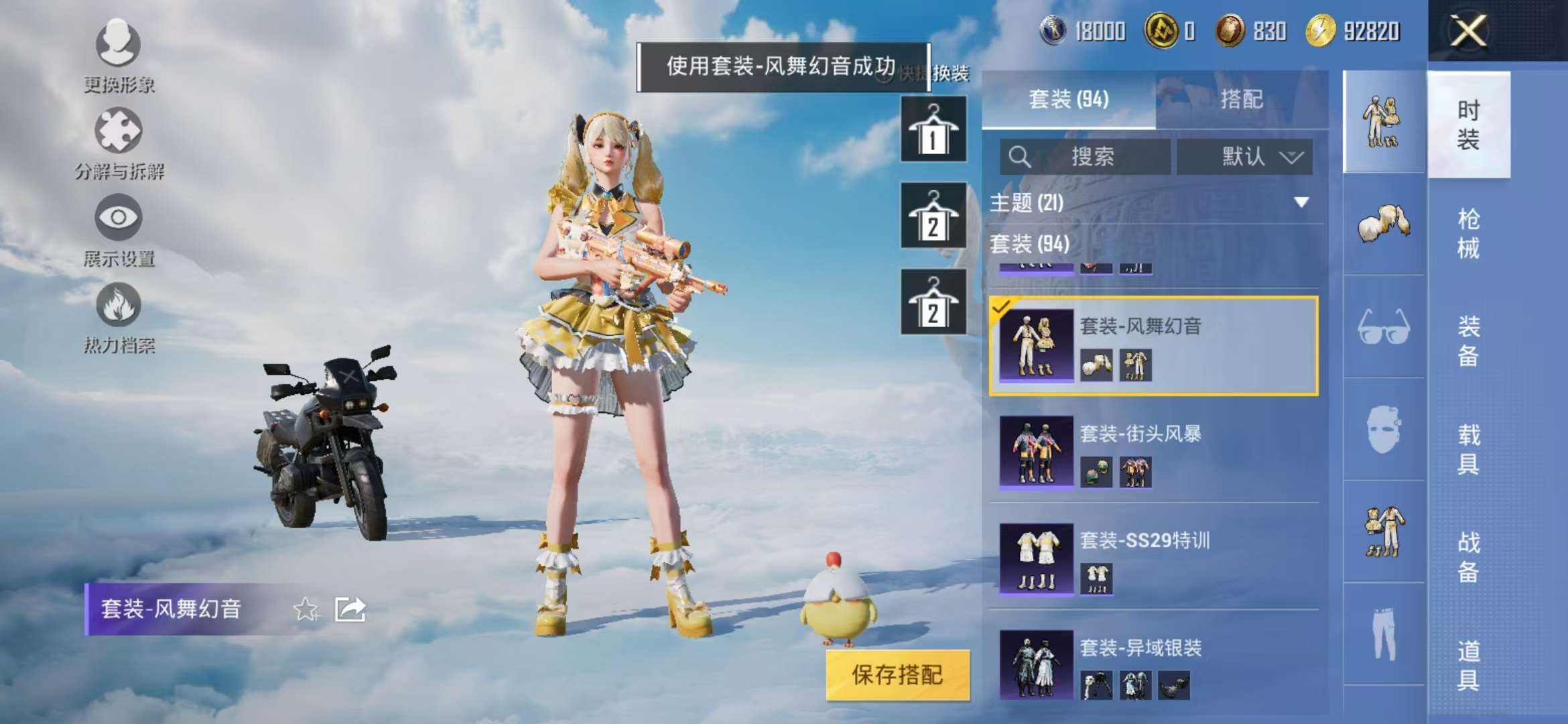1568x724 pixels.
Task: Open 展示设置 display settings
Action: click(x=117, y=225)
